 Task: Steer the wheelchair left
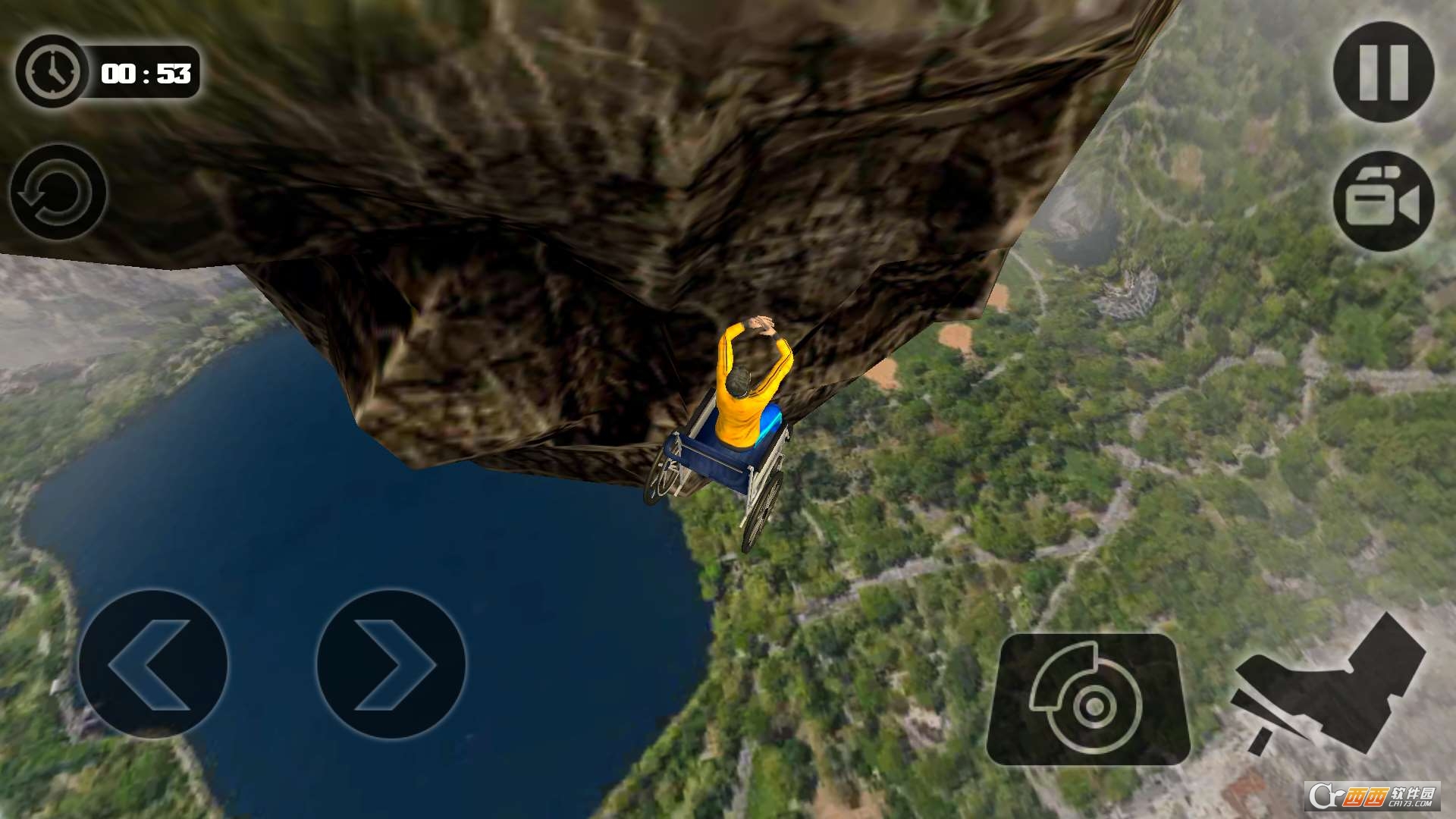click(153, 664)
